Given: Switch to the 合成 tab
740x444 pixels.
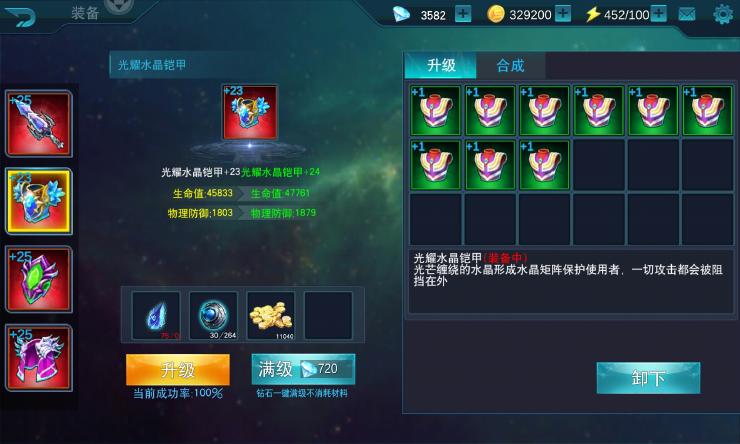Looking at the screenshot, I should coord(510,65).
